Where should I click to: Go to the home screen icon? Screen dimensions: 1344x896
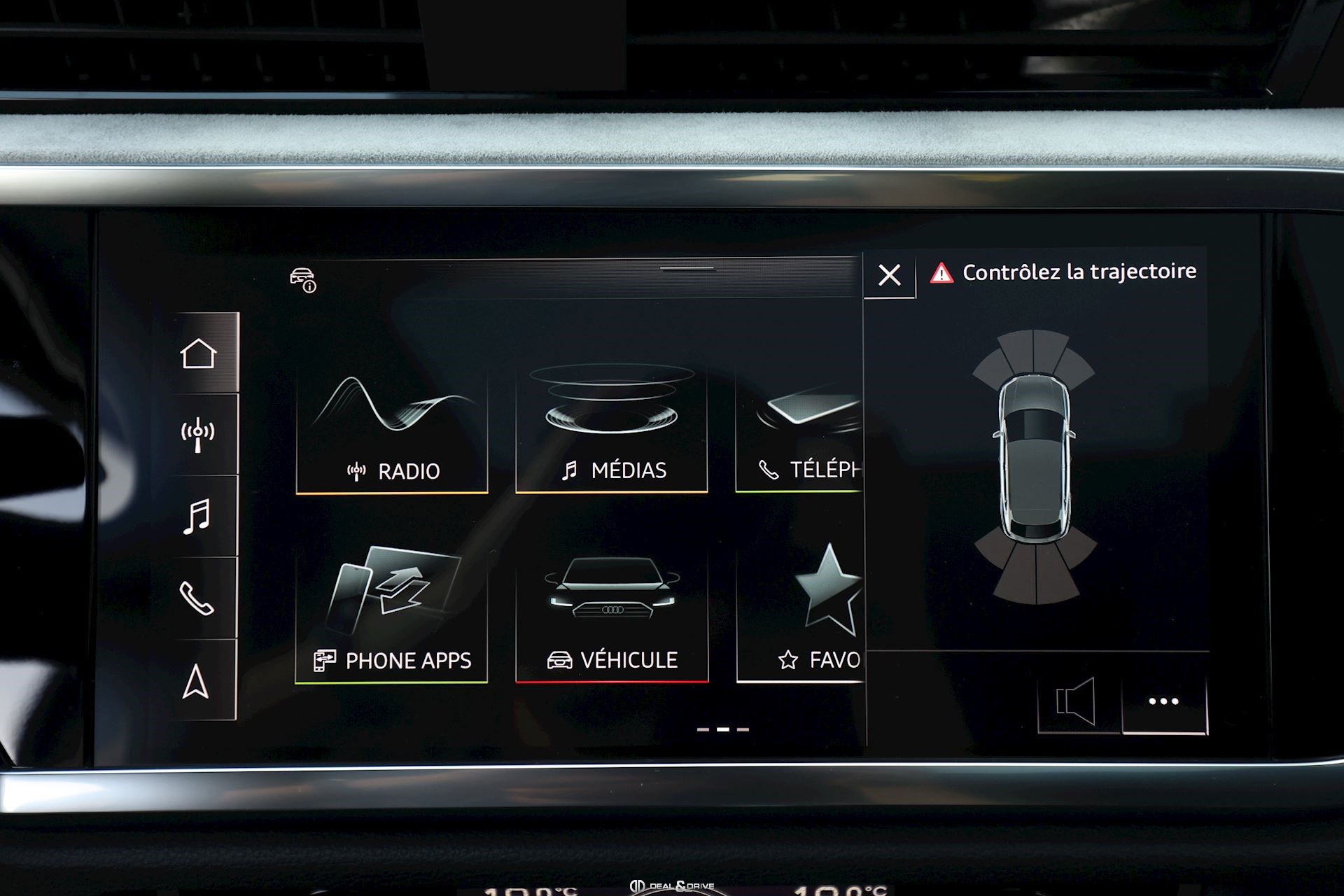(x=198, y=353)
